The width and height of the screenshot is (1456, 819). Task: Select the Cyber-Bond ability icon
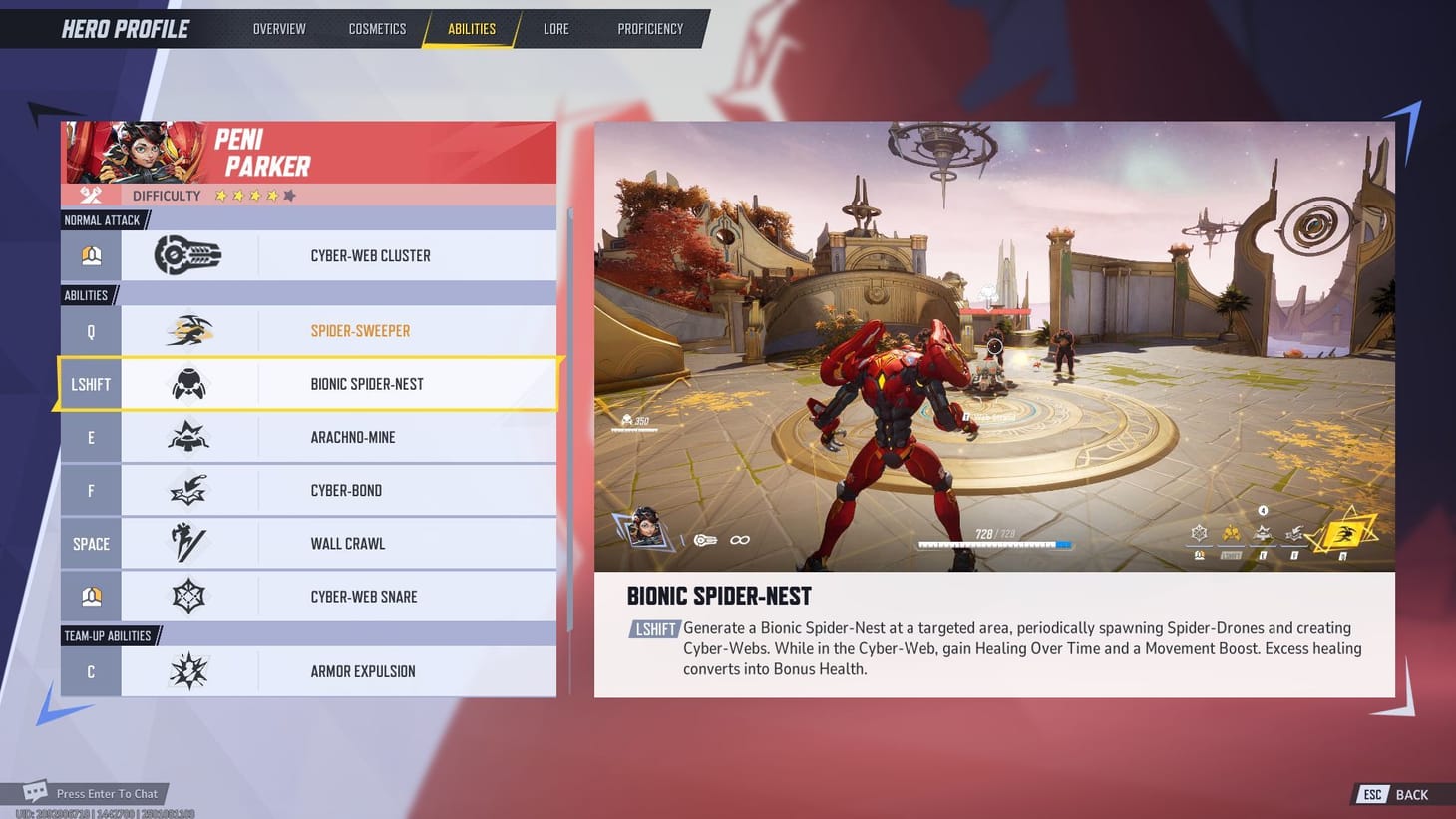coord(188,490)
